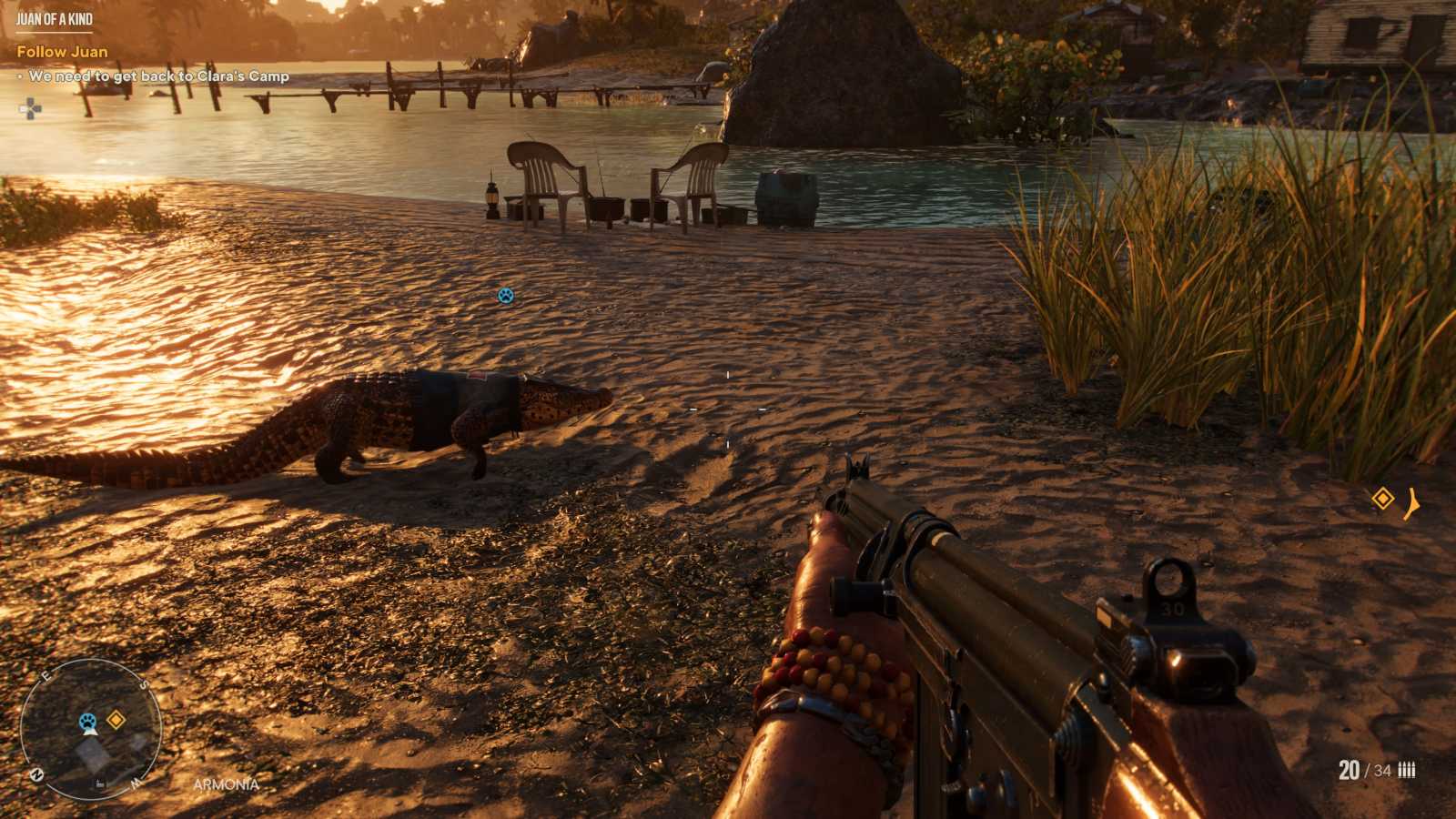This screenshot has height=819, width=1456.
Task: Expand the Follow Juan objective entry
Action: [64, 52]
